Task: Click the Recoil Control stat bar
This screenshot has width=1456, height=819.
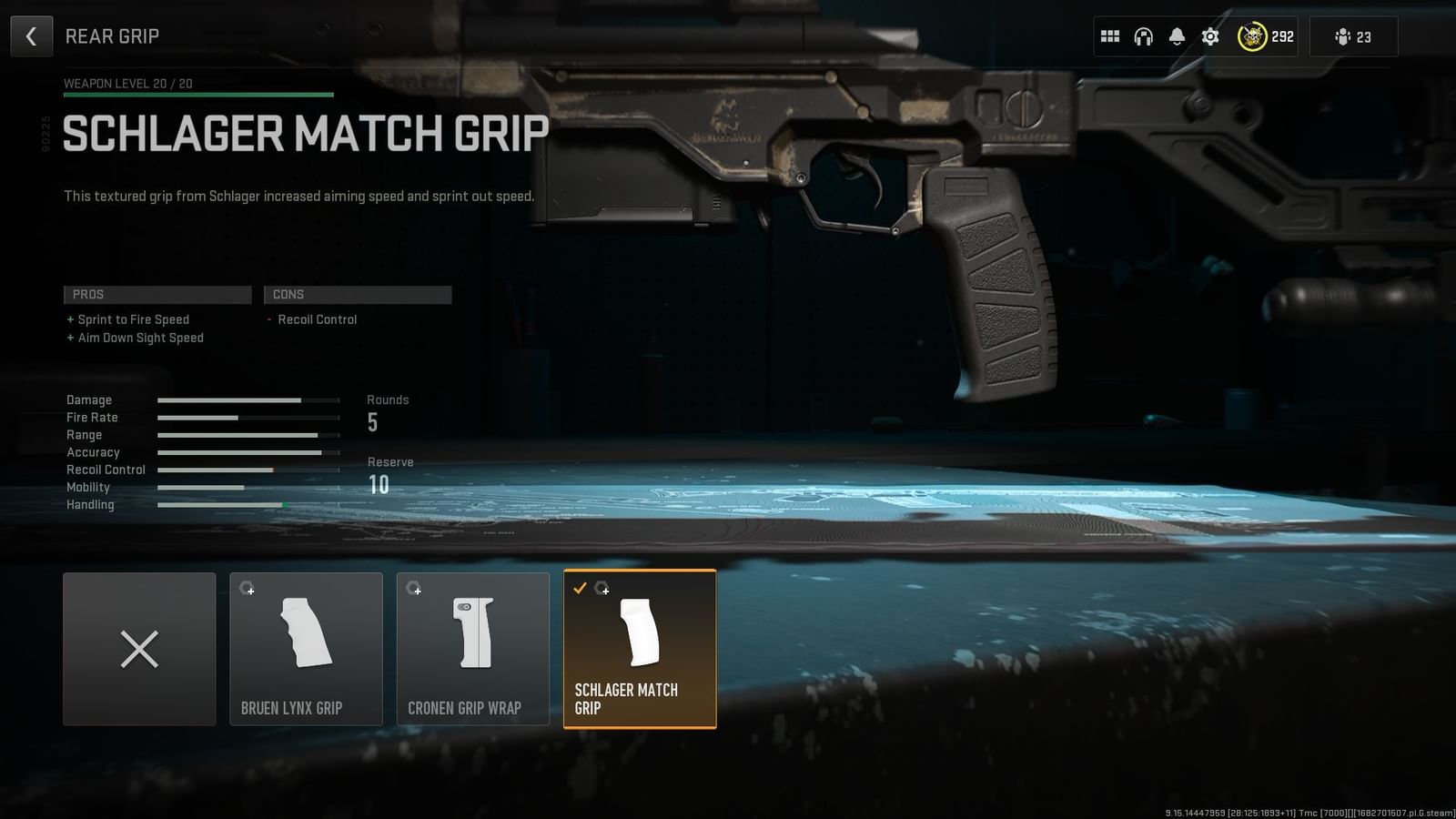Action: pyautogui.click(x=246, y=470)
